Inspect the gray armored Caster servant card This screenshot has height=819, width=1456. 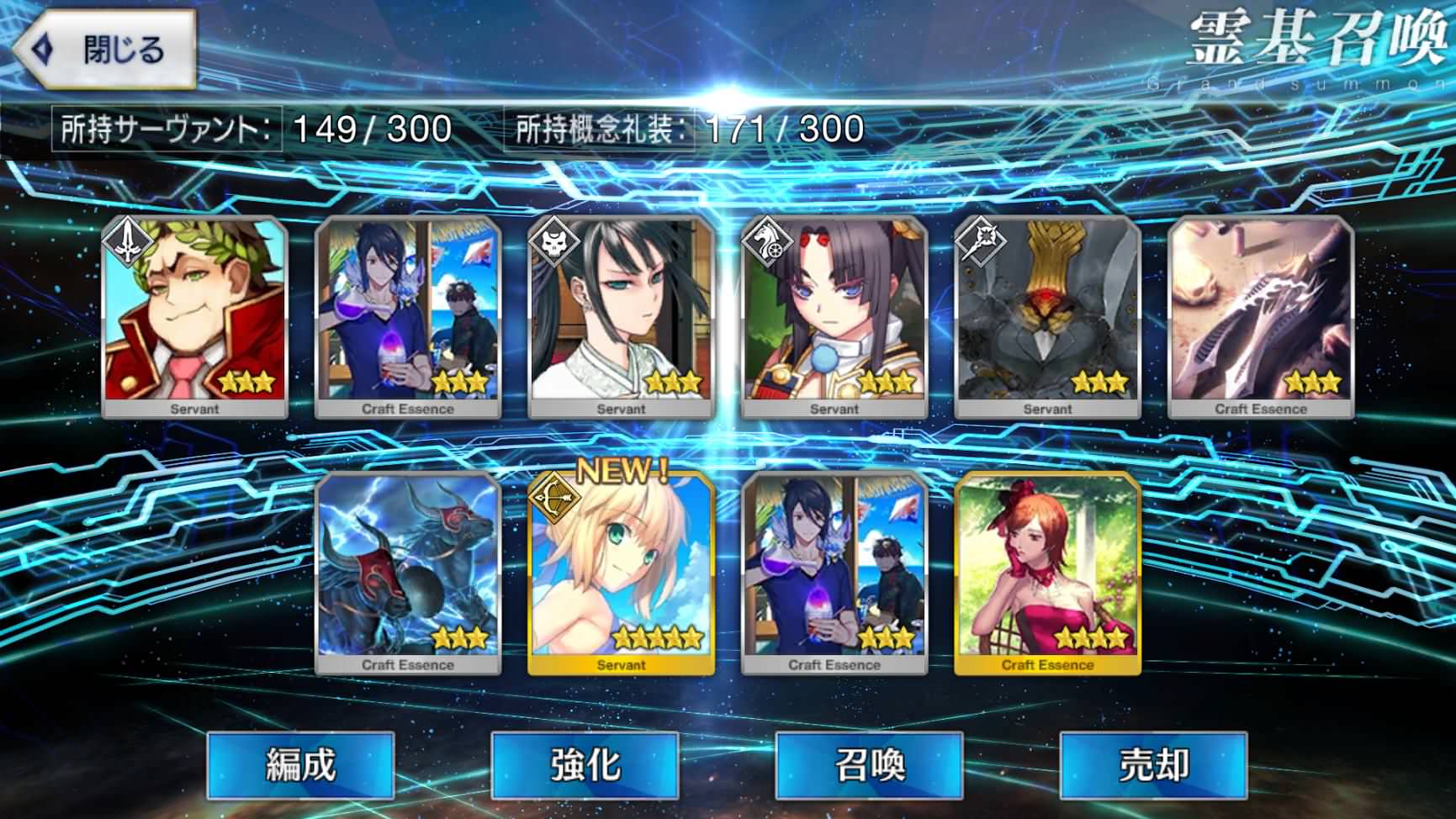point(1047,317)
